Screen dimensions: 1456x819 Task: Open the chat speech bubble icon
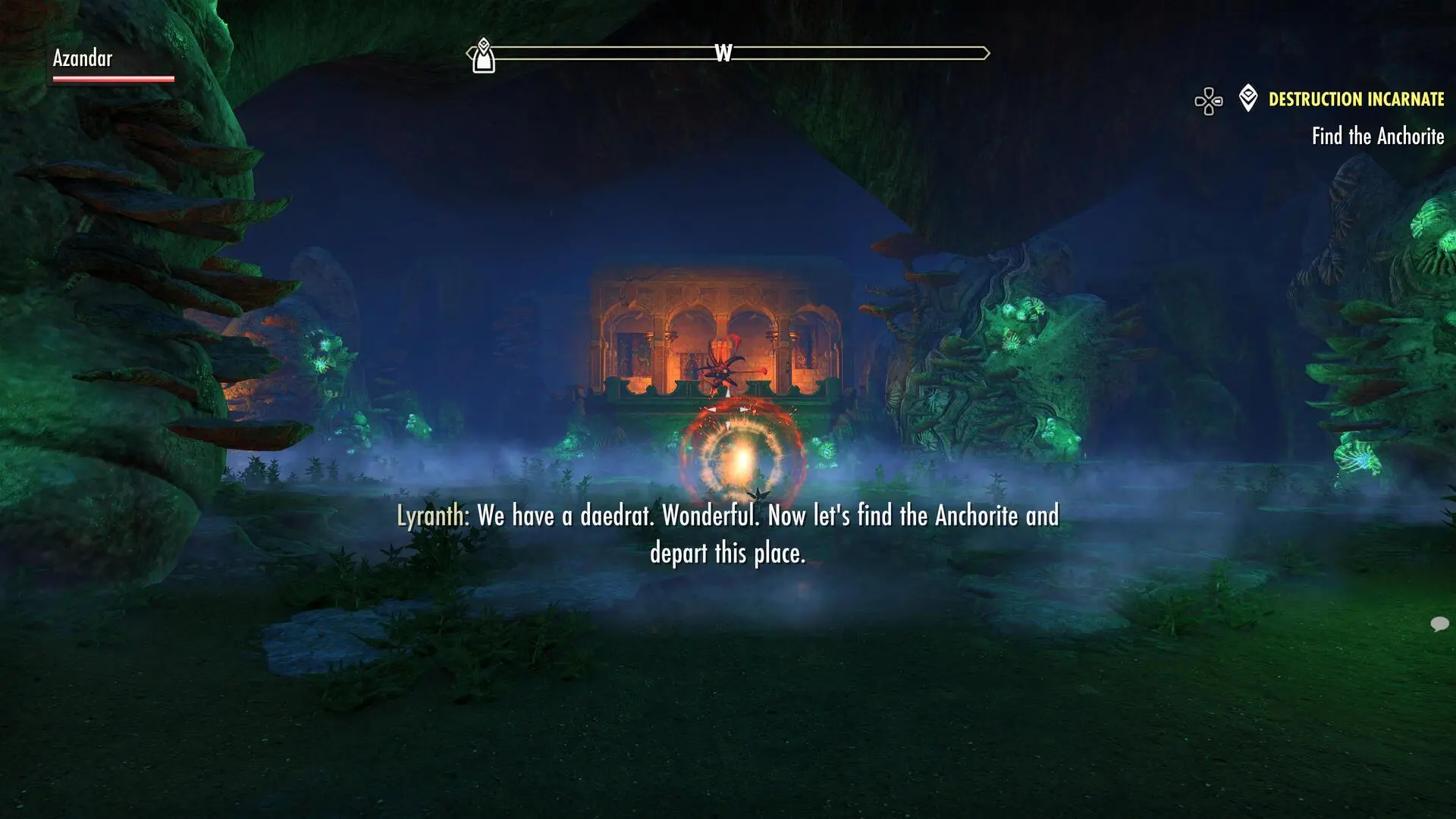tap(1439, 624)
